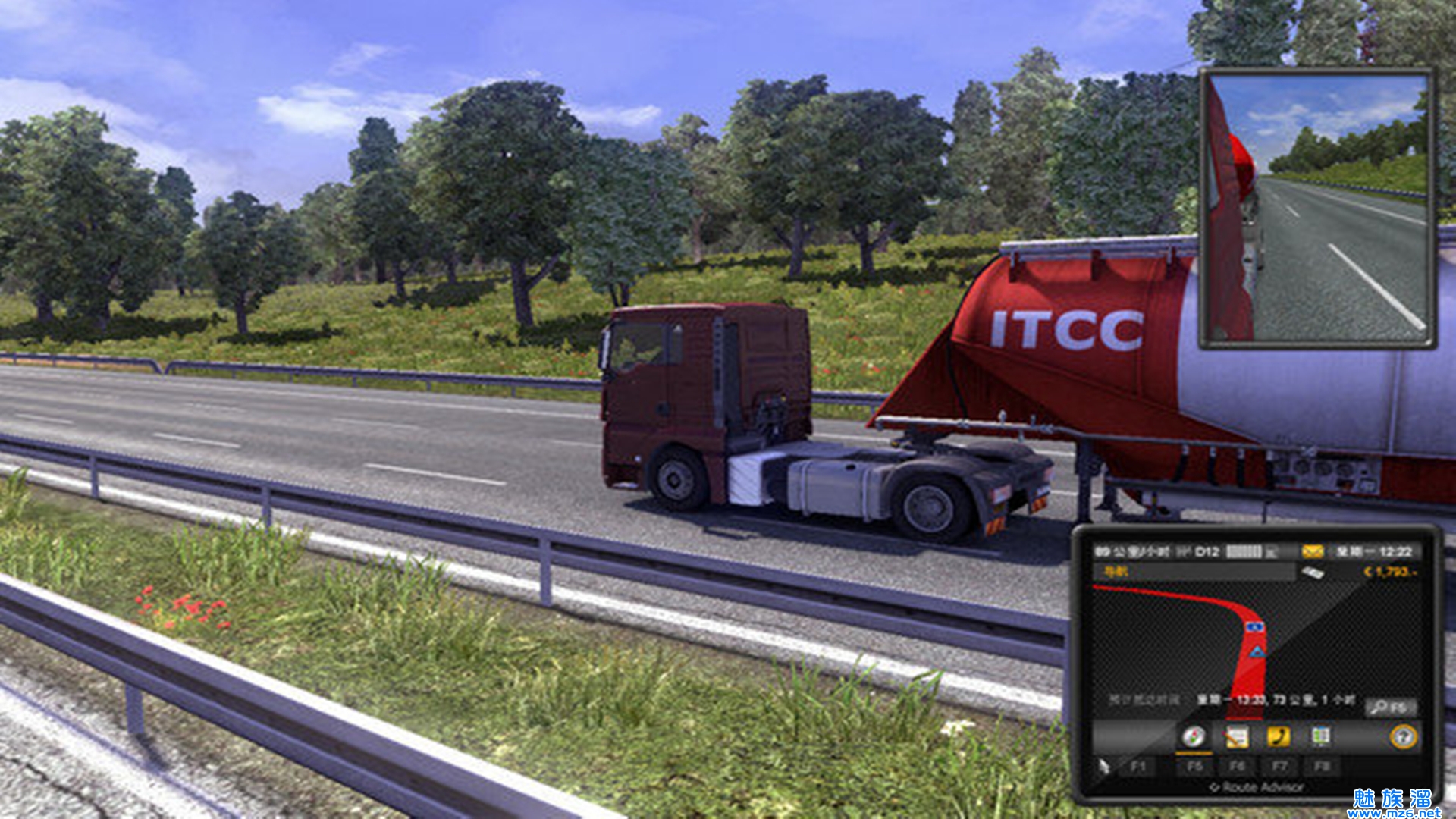Switch to the job notes tab

click(1236, 737)
